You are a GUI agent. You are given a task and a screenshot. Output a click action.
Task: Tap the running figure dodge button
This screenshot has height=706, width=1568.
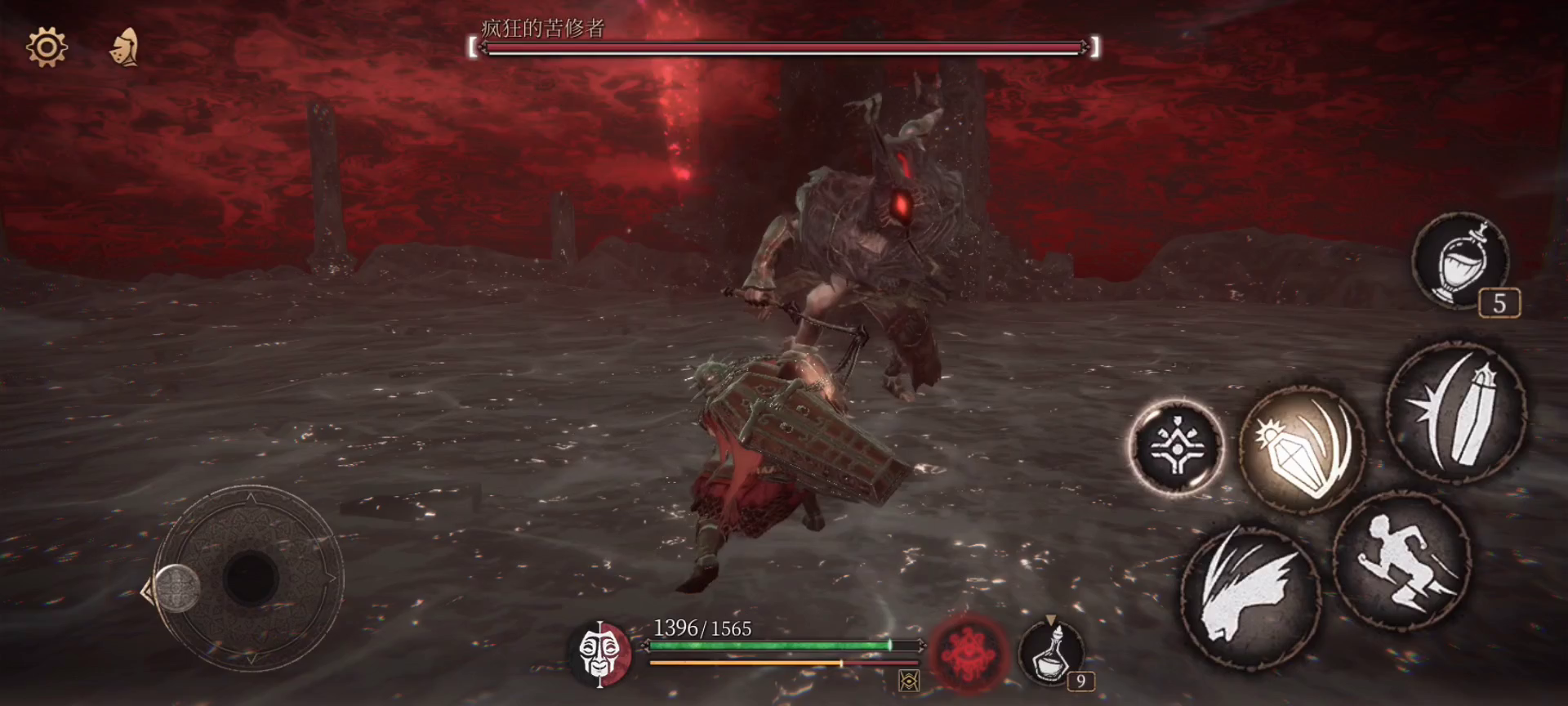pyautogui.click(x=1401, y=561)
